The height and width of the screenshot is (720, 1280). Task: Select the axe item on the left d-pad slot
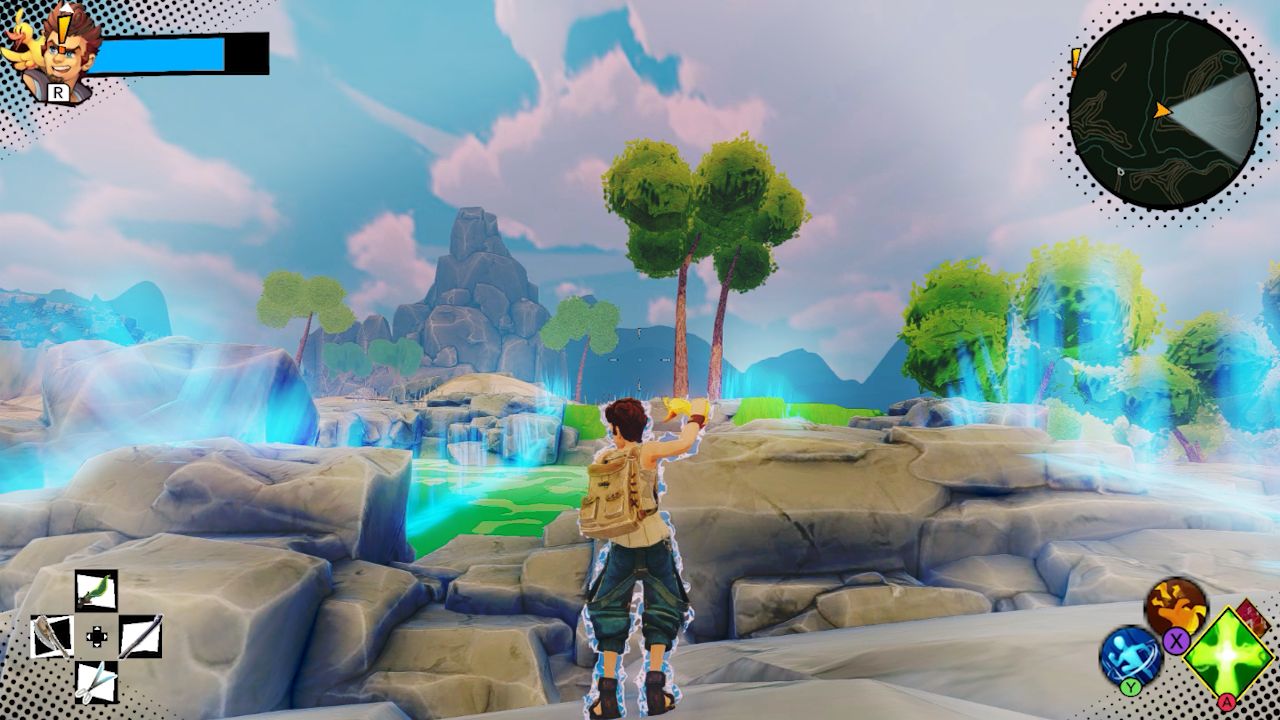pyautogui.click(x=50, y=636)
